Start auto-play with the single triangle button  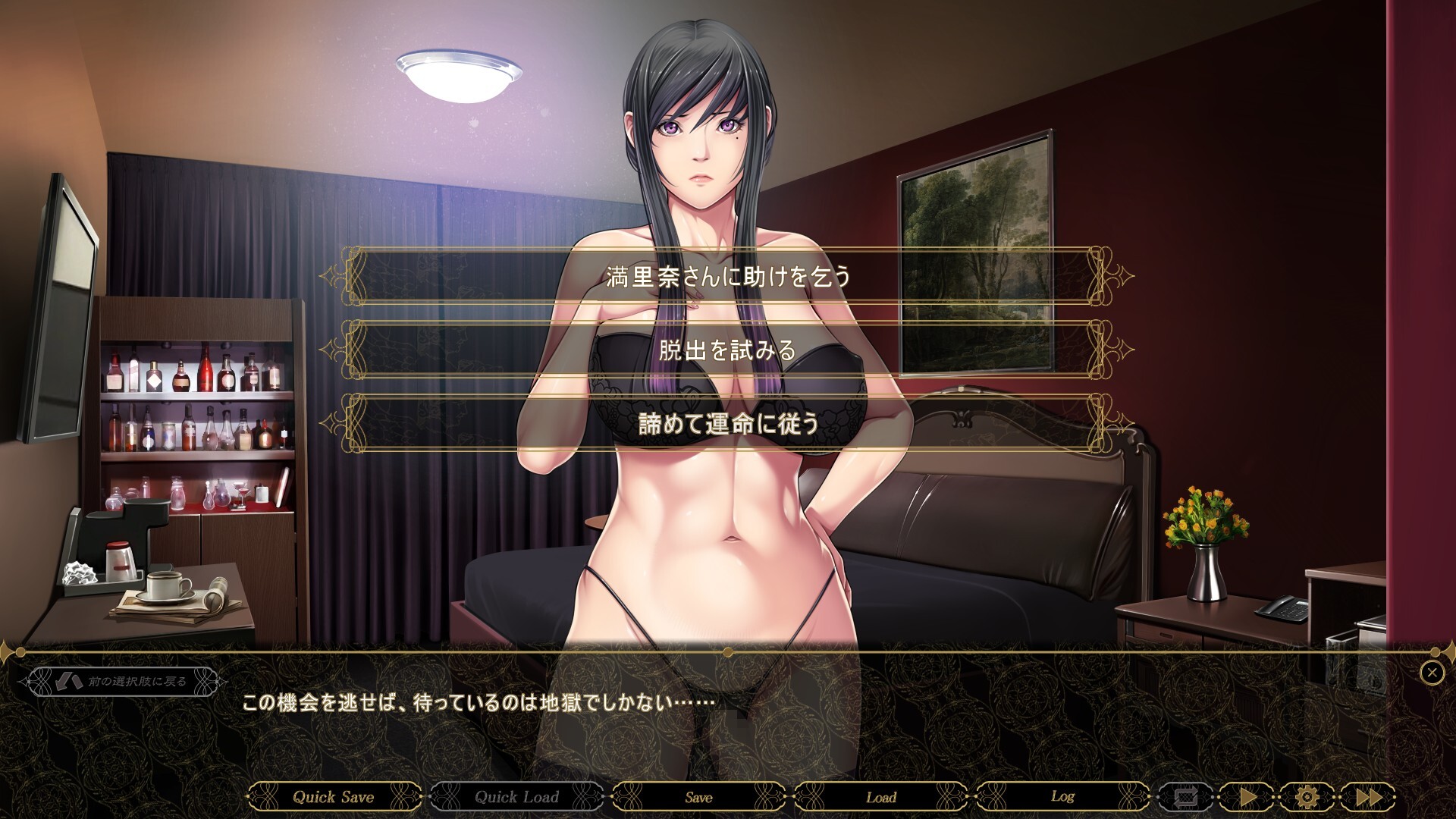(x=1247, y=797)
